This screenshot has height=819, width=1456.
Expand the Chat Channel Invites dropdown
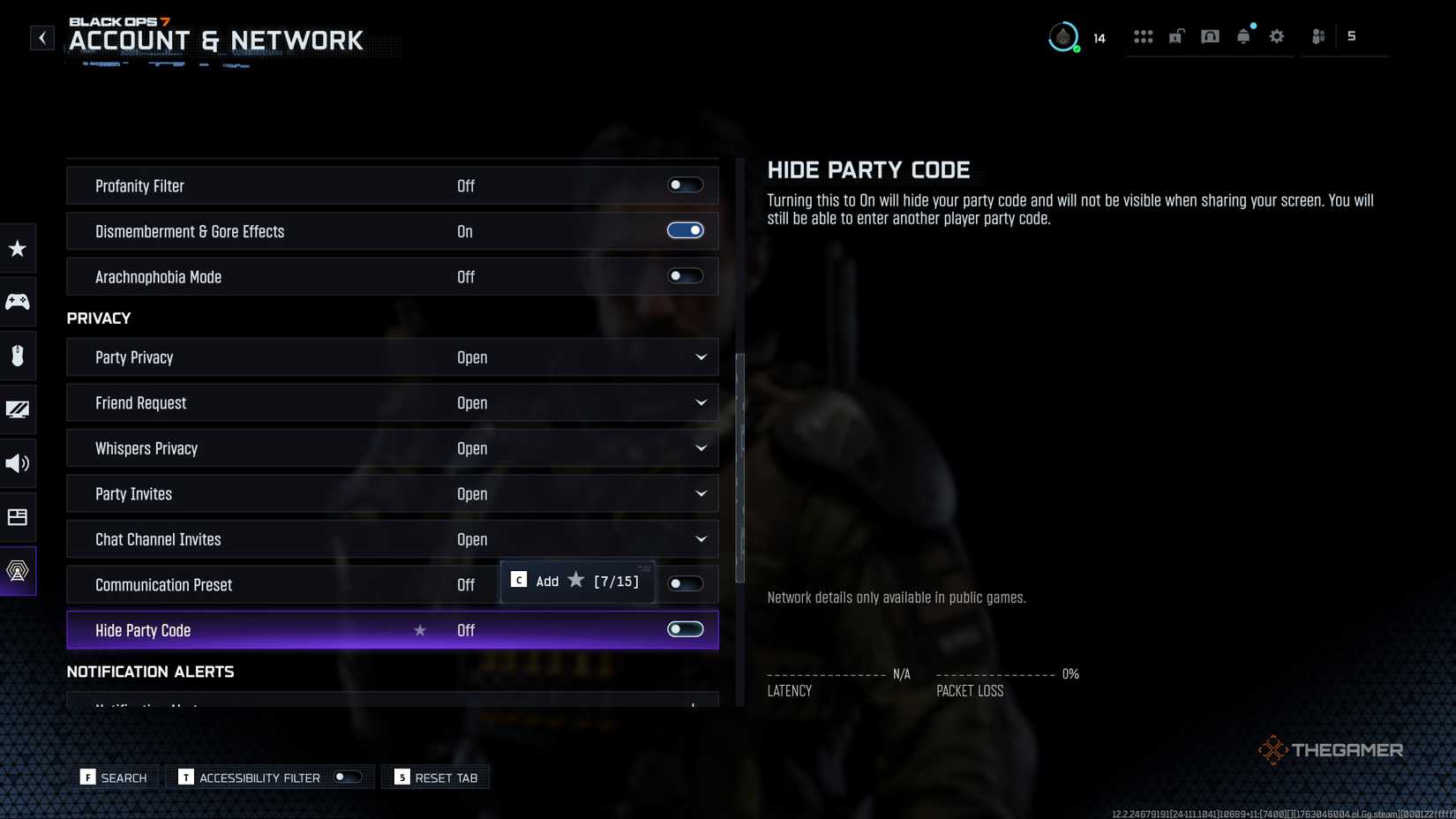700,538
